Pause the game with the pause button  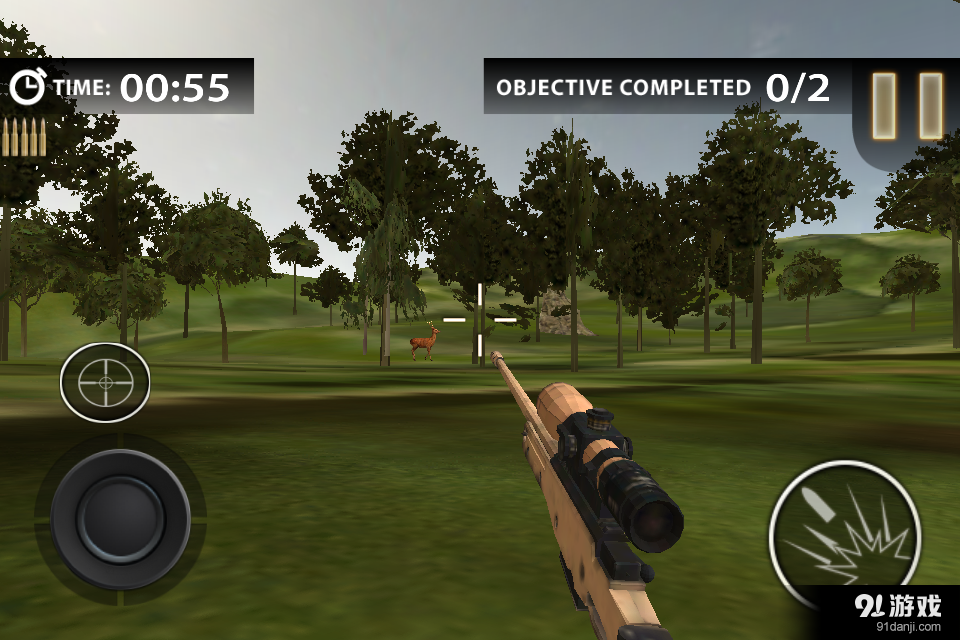pyautogui.click(x=908, y=105)
